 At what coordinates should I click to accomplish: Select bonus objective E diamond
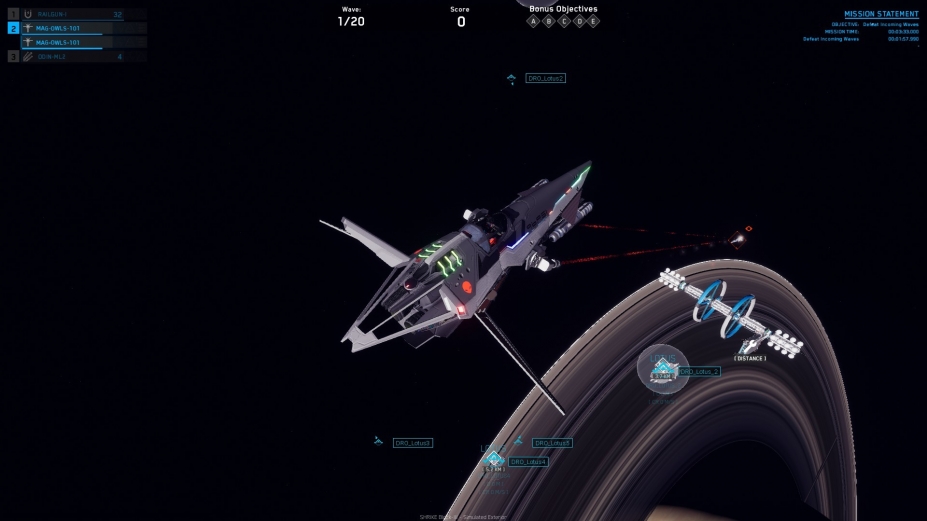point(593,21)
